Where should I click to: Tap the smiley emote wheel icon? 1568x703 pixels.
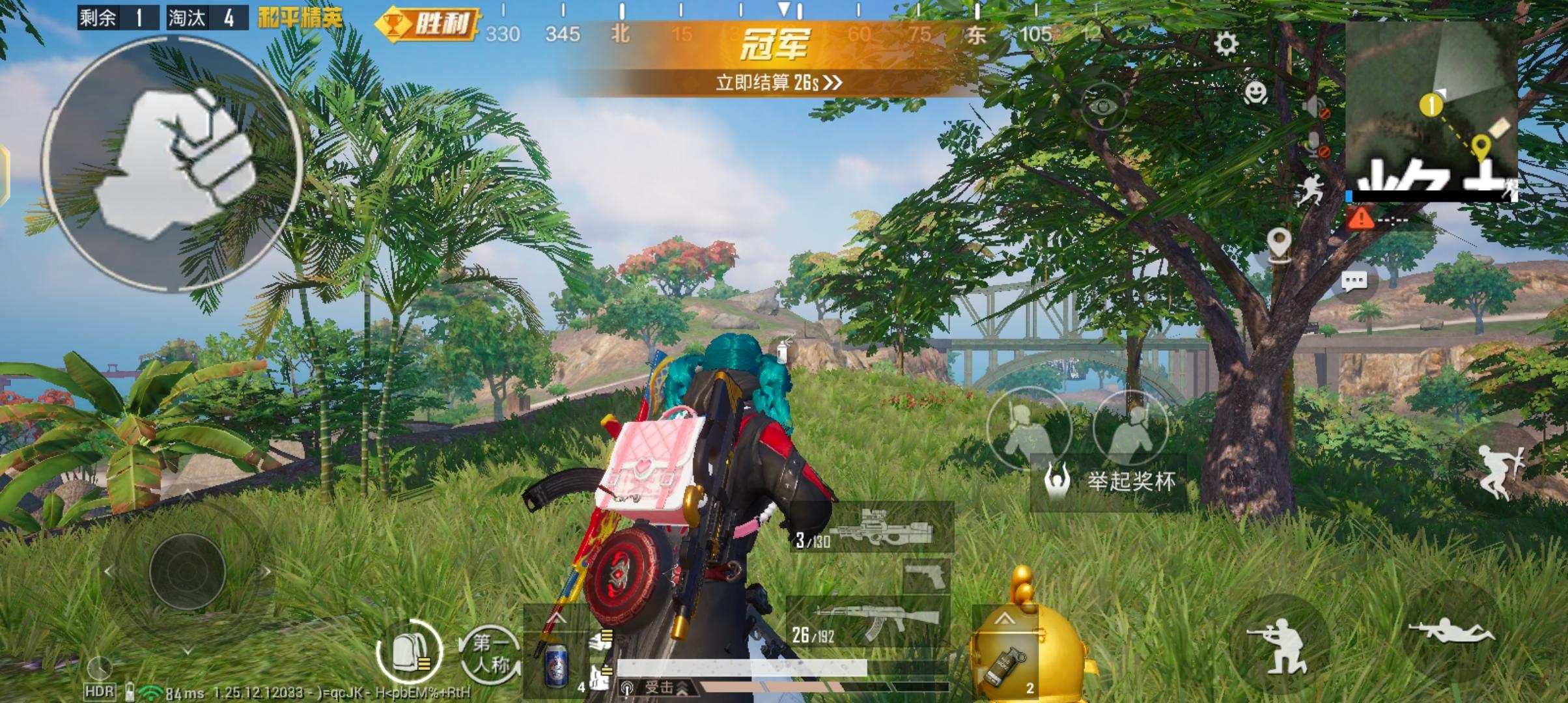click(1257, 92)
